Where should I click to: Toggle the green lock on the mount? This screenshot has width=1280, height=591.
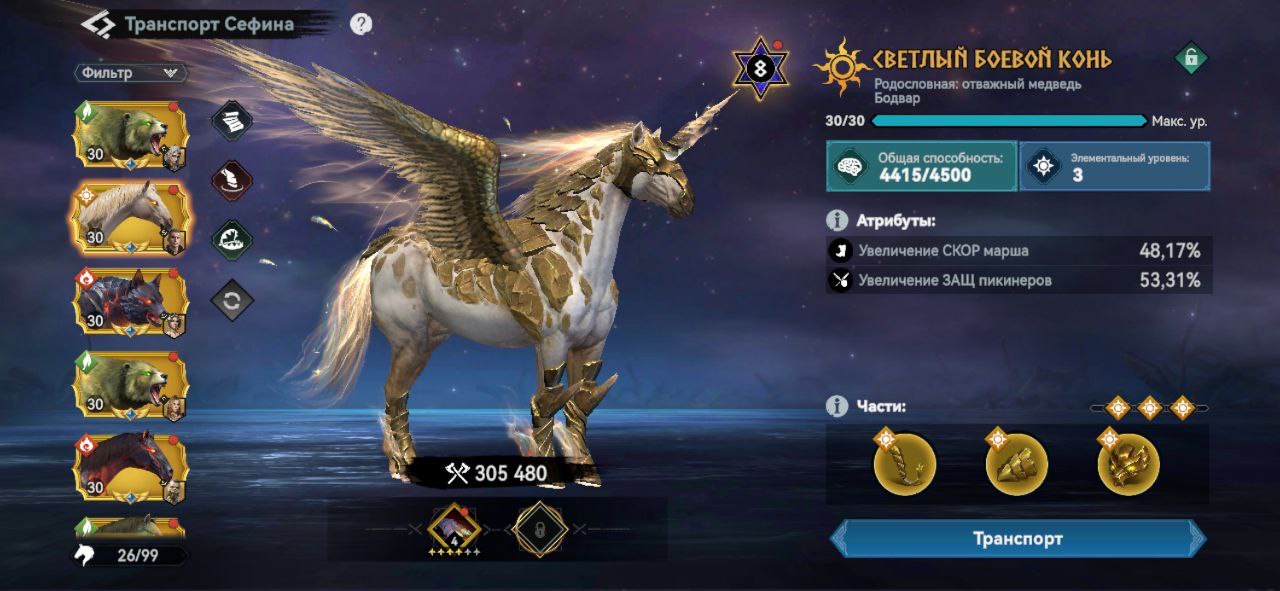(1190, 59)
